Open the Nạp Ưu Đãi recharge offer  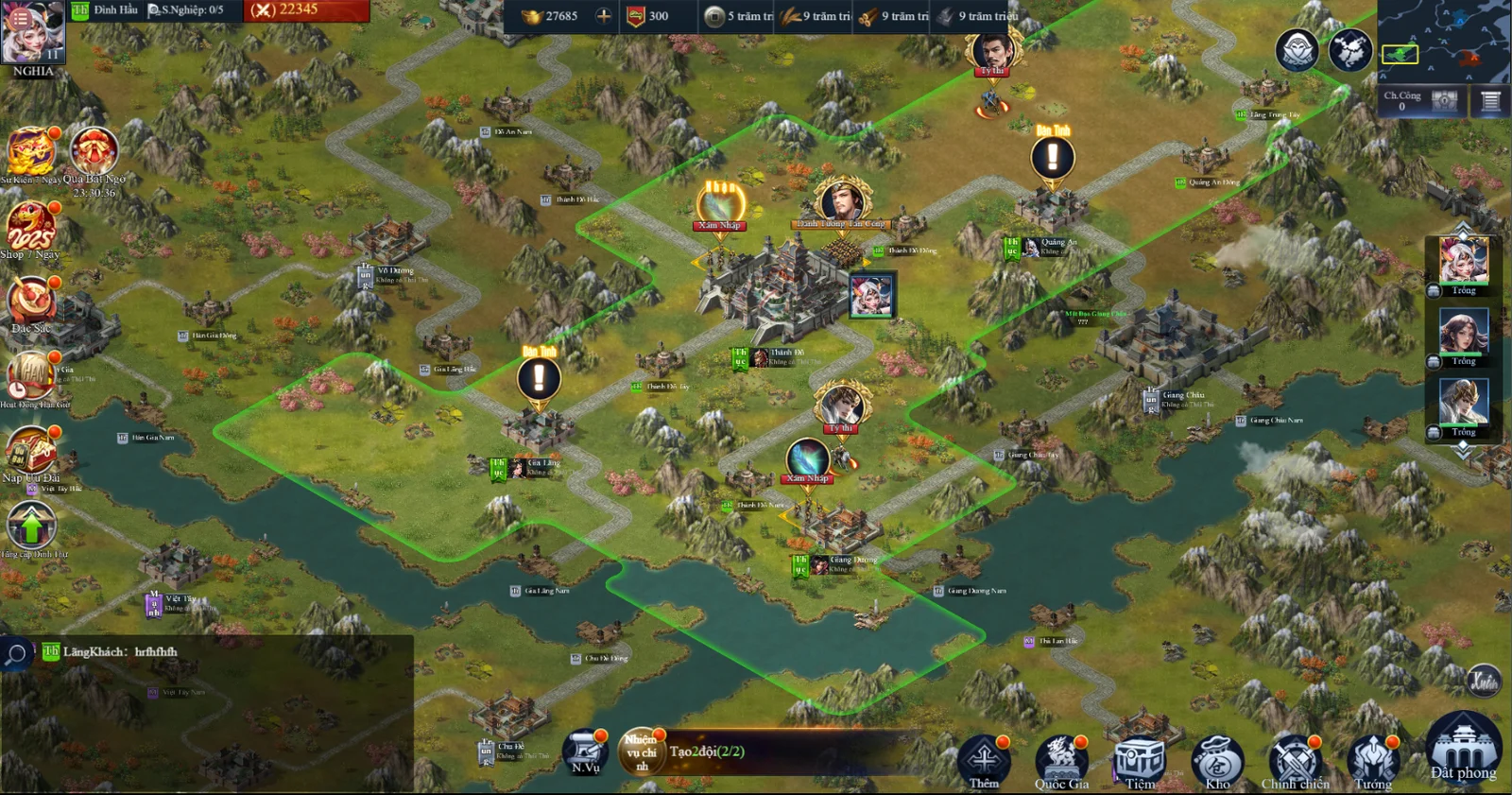(31, 449)
